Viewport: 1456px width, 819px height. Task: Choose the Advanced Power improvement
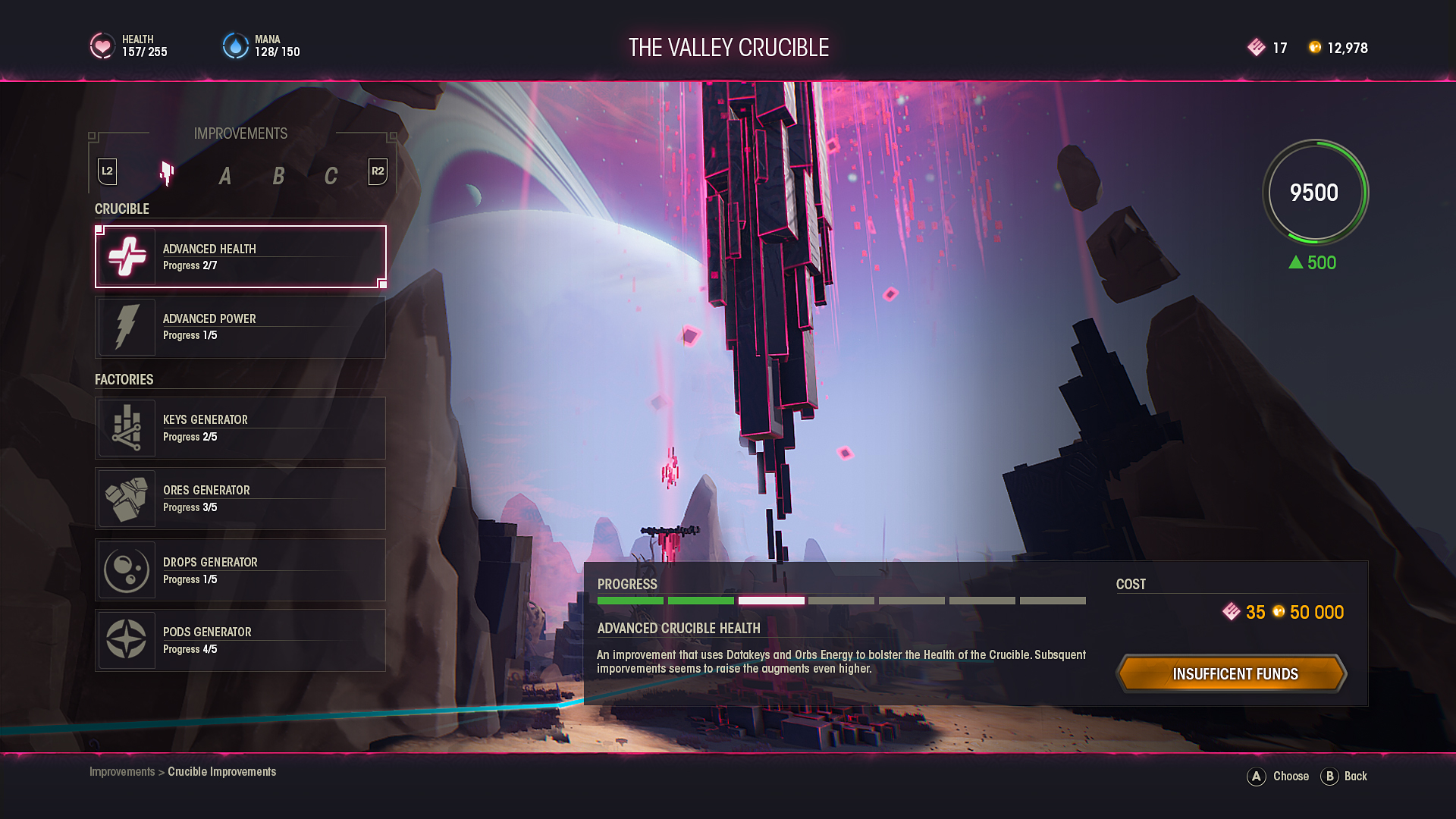pyautogui.click(x=240, y=327)
